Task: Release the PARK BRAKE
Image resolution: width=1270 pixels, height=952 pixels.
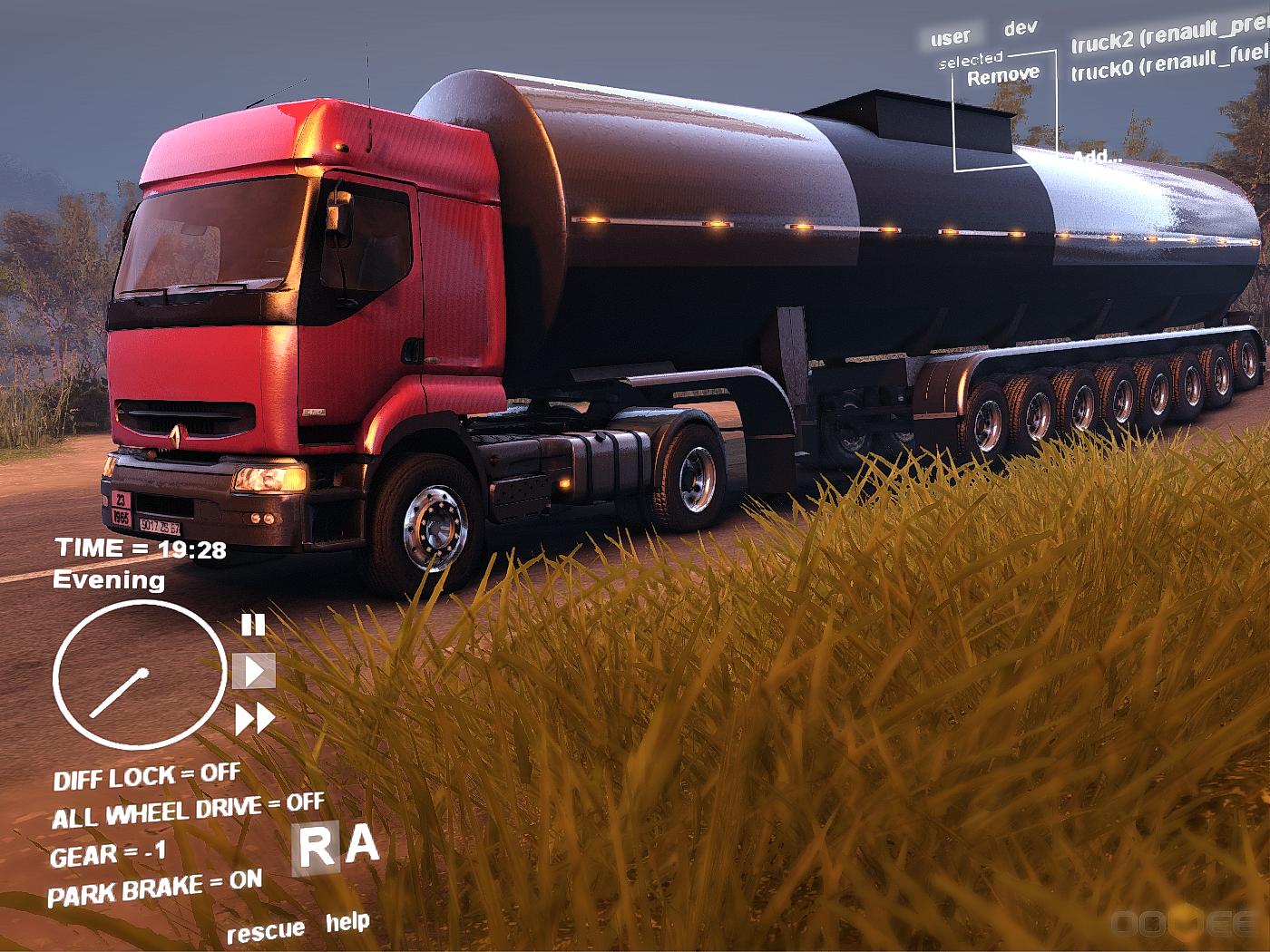Action: (x=154, y=888)
